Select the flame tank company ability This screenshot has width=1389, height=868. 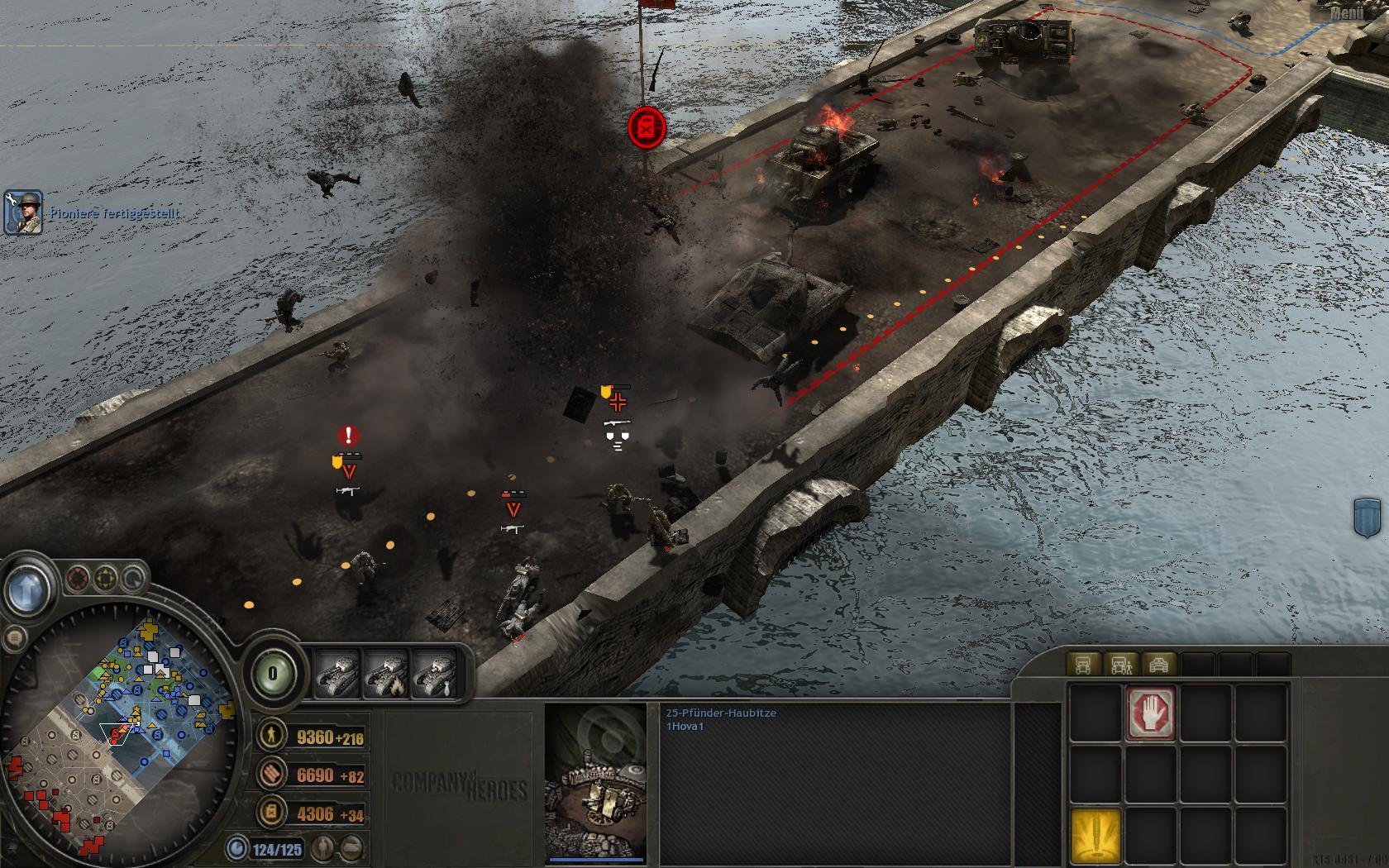[387, 674]
